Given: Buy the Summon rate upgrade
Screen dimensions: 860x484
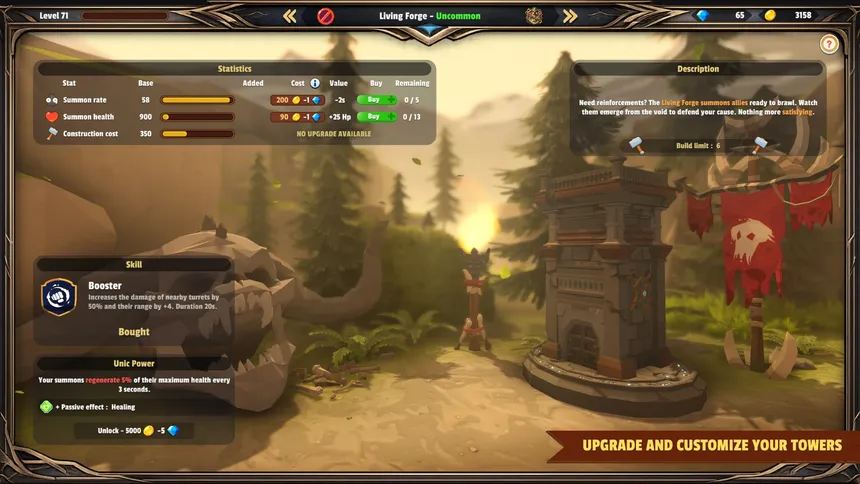Looking at the screenshot, I should click(x=376, y=100).
